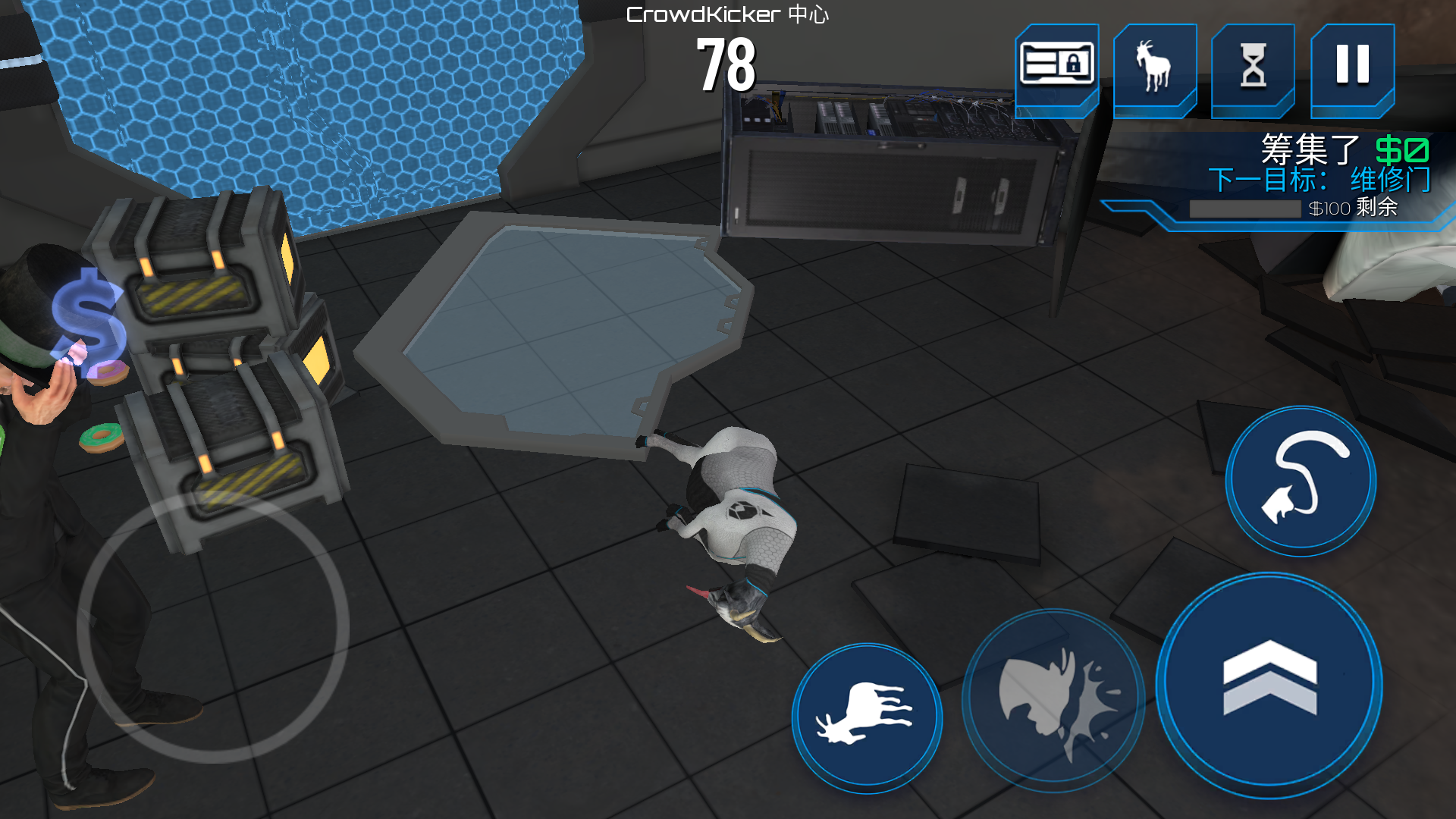Tap the double-chevron jump button
Viewport: 1456px width, 819px height.
pyautogui.click(x=1269, y=684)
